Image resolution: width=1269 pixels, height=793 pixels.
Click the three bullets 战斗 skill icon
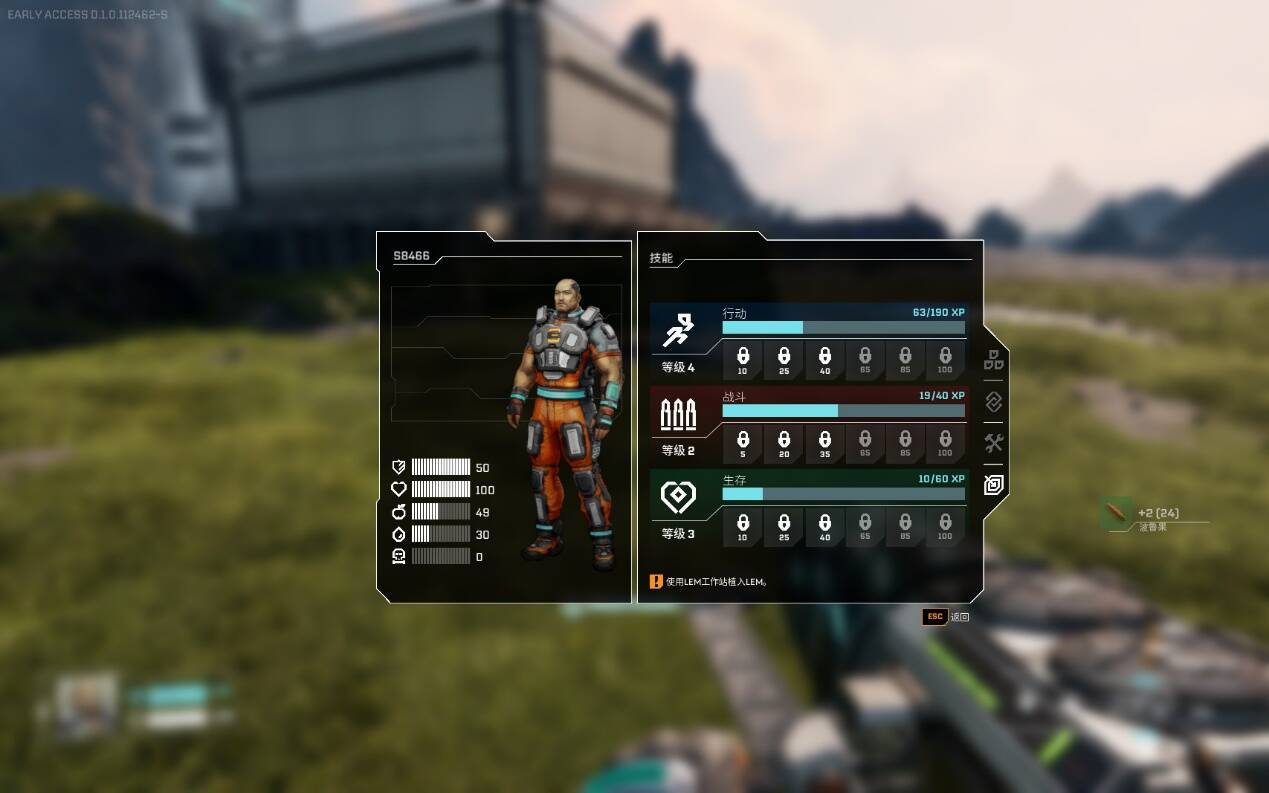click(678, 412)
